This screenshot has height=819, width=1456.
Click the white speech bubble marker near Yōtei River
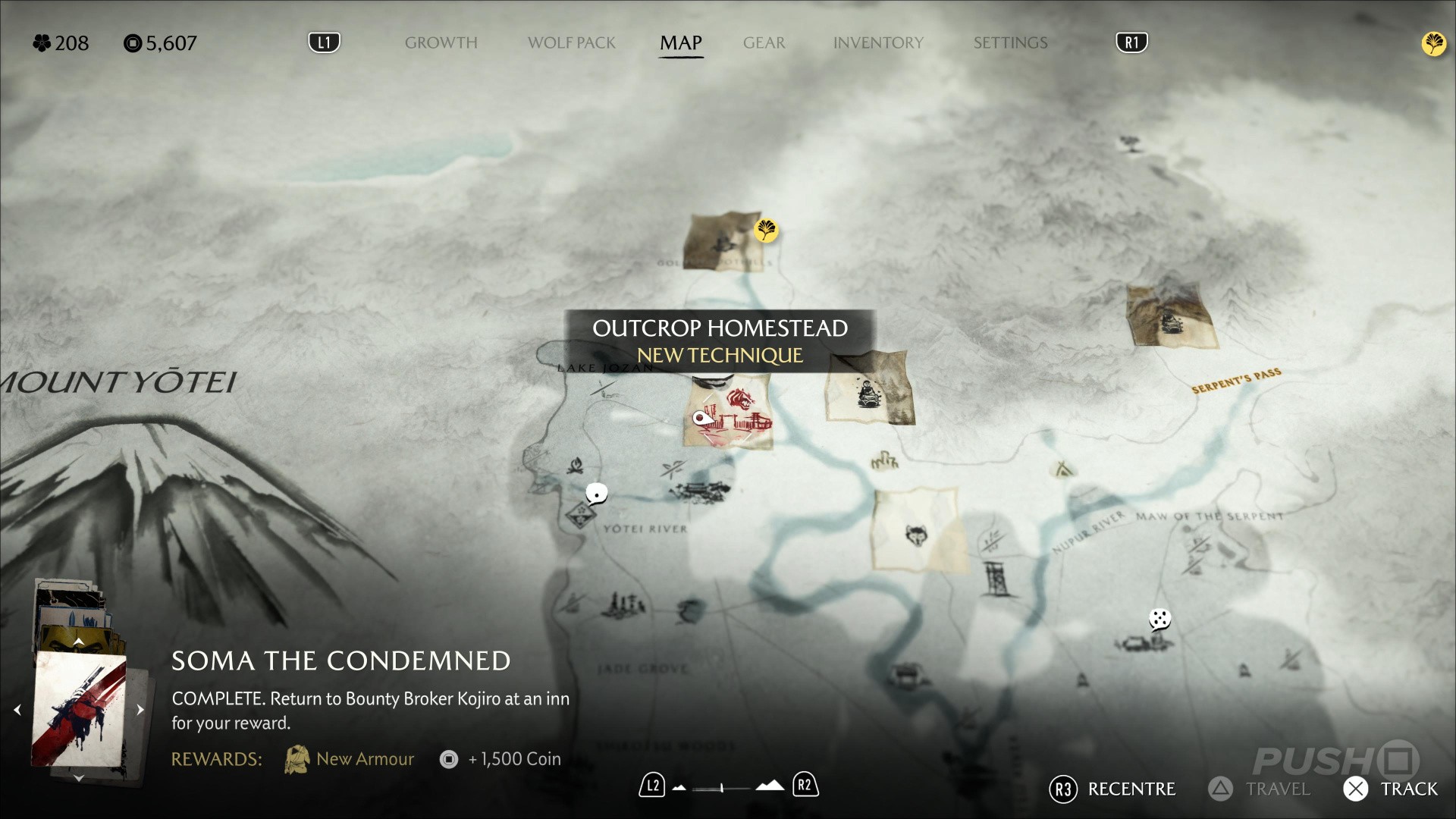(x=597, y=494)
